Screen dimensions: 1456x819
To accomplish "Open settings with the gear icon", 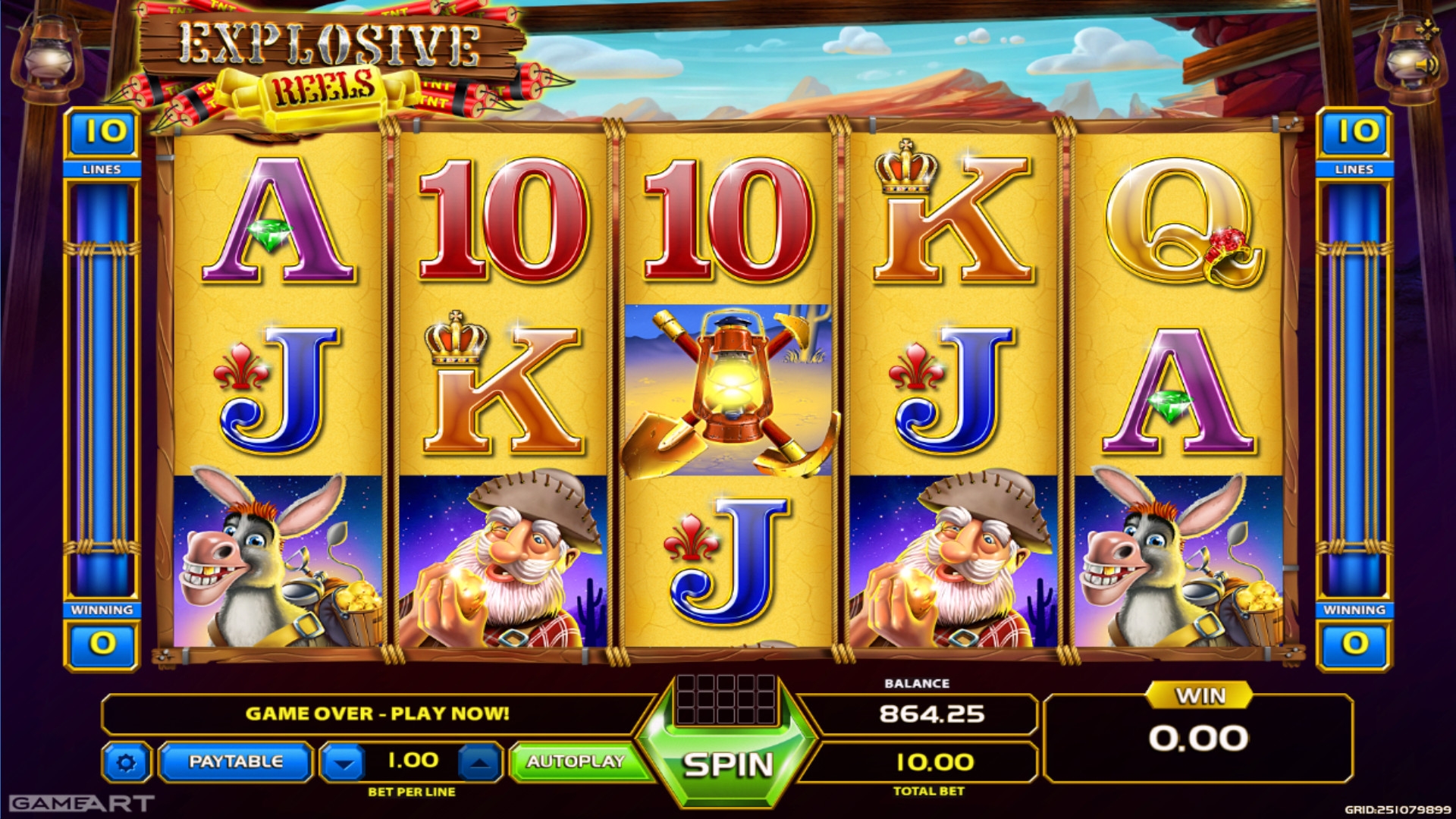I will 126,762.
